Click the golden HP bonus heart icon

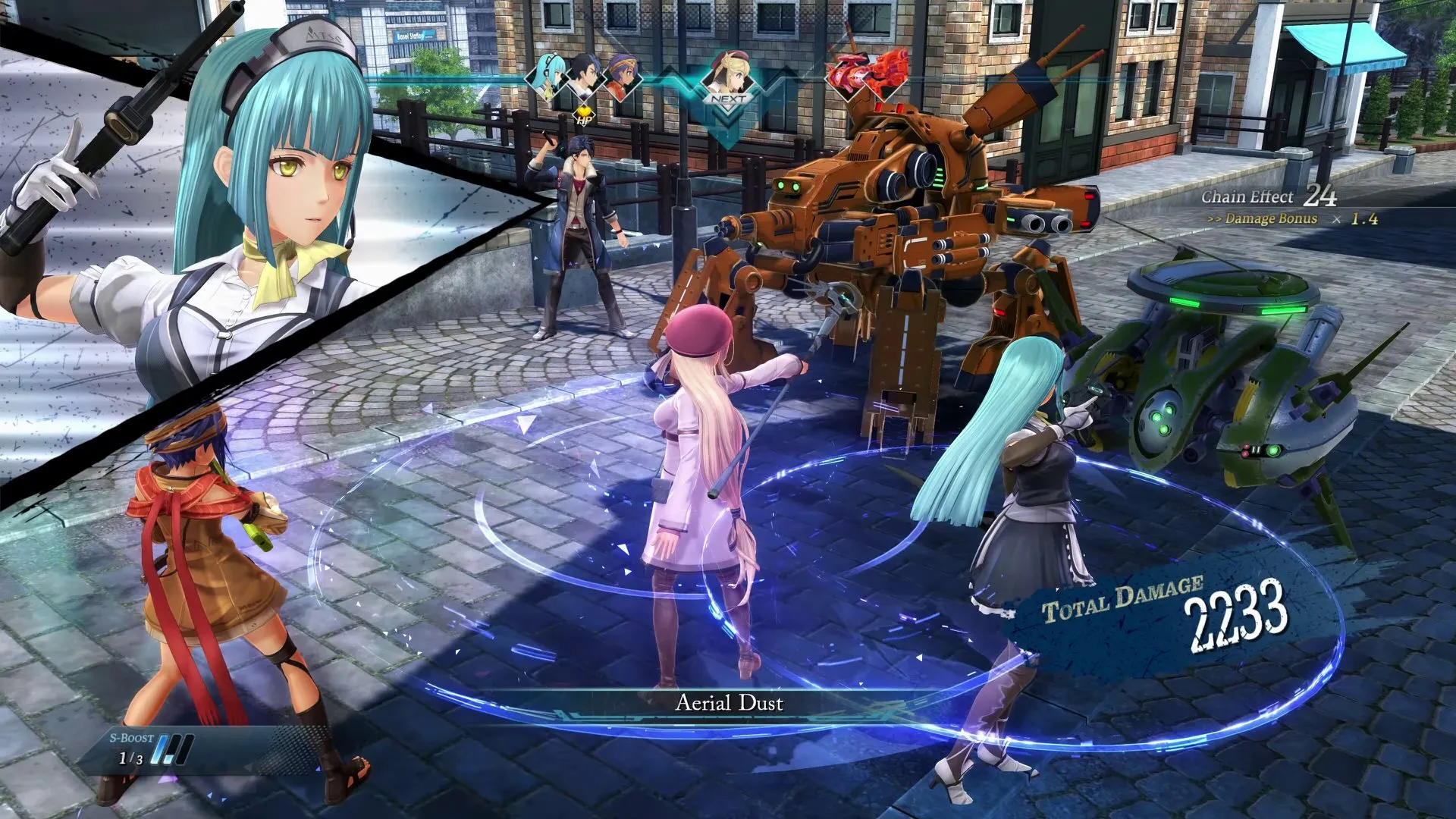(x=584, y=115)
